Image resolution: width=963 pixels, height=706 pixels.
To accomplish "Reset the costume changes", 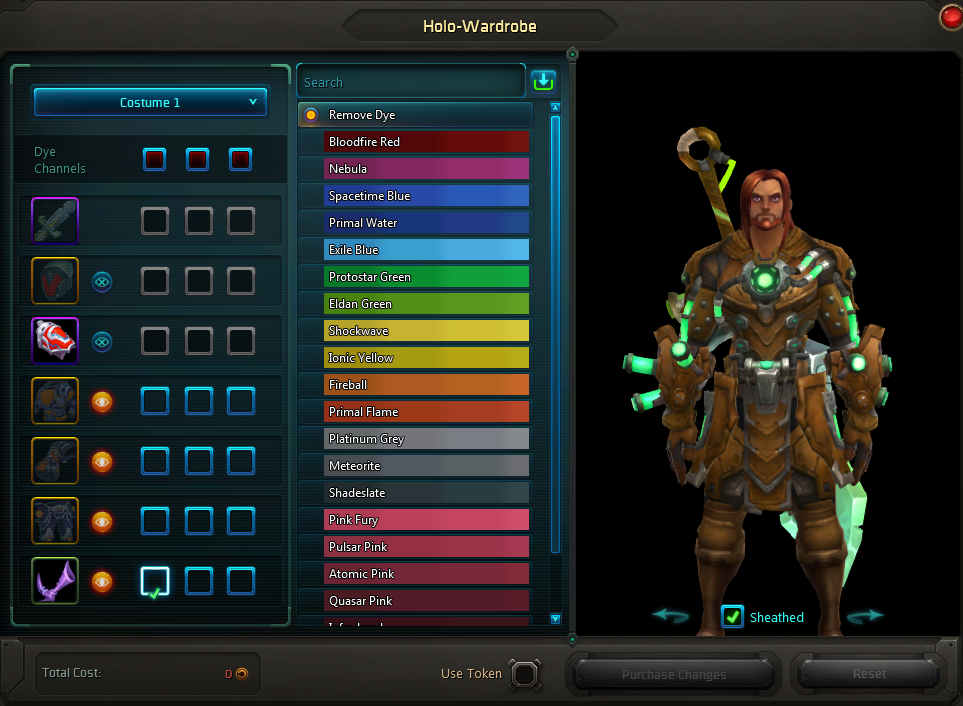I will [868, 674].
